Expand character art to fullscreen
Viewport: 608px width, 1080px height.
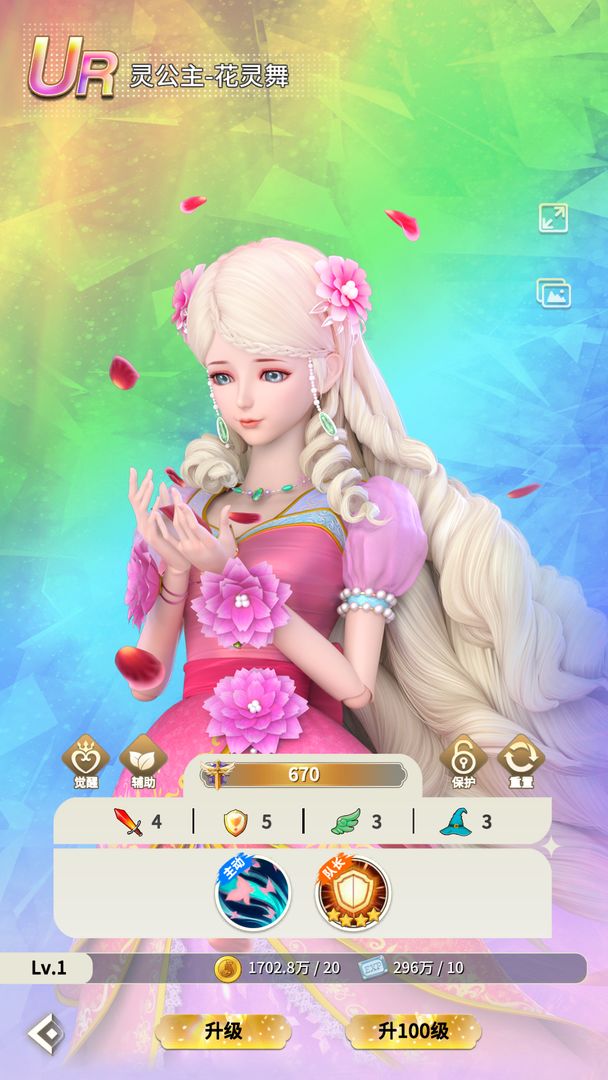point(553,218)
